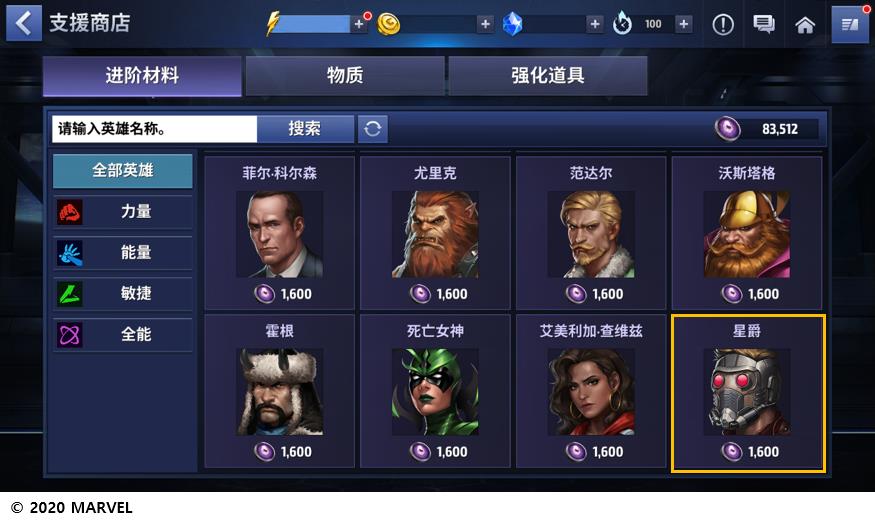Select the 菲尔·科尔森 hero card
Screen dimensions: 875x520
tap(279, 232)
